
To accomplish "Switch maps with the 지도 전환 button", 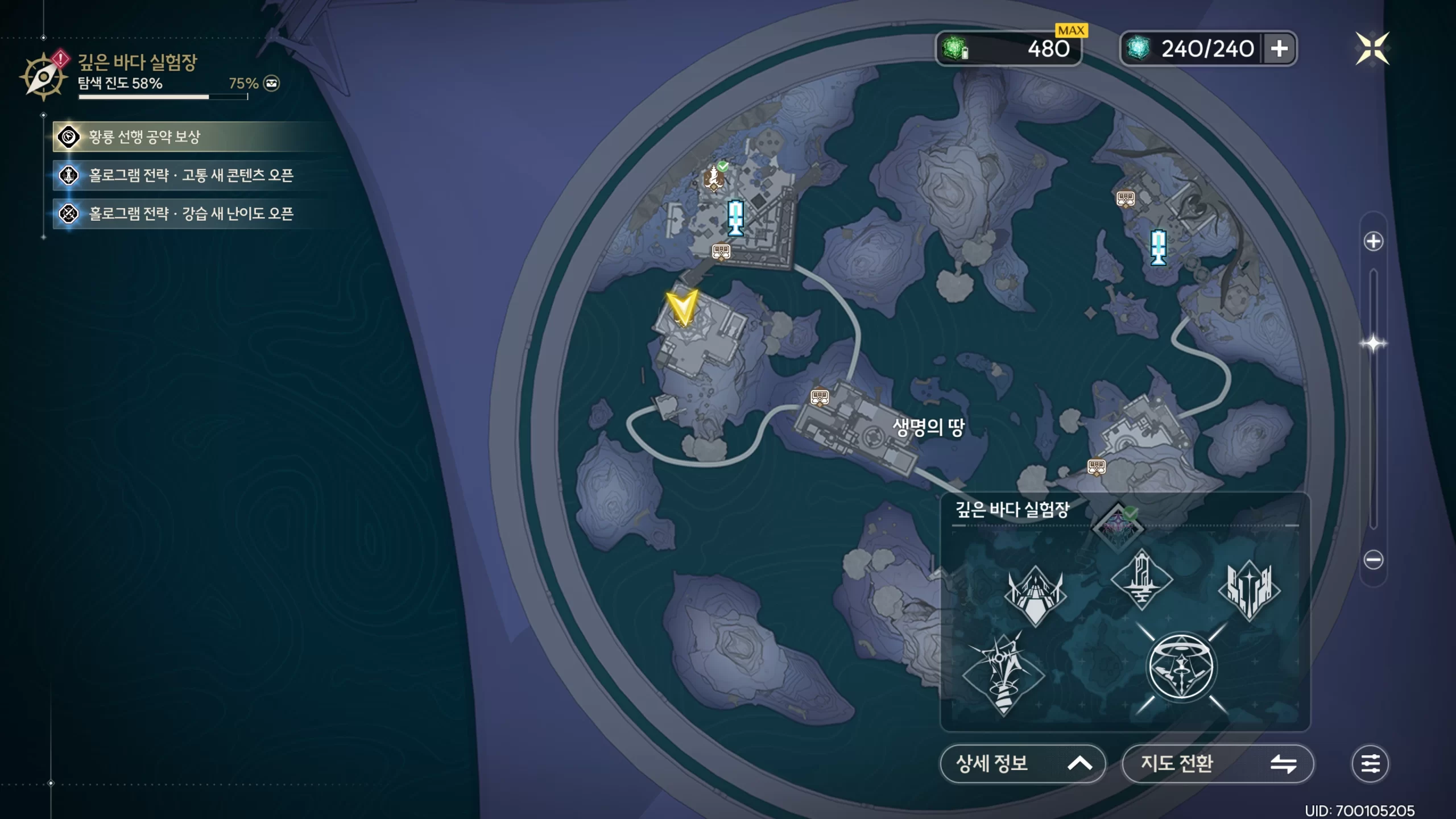I will (1217, 763).
